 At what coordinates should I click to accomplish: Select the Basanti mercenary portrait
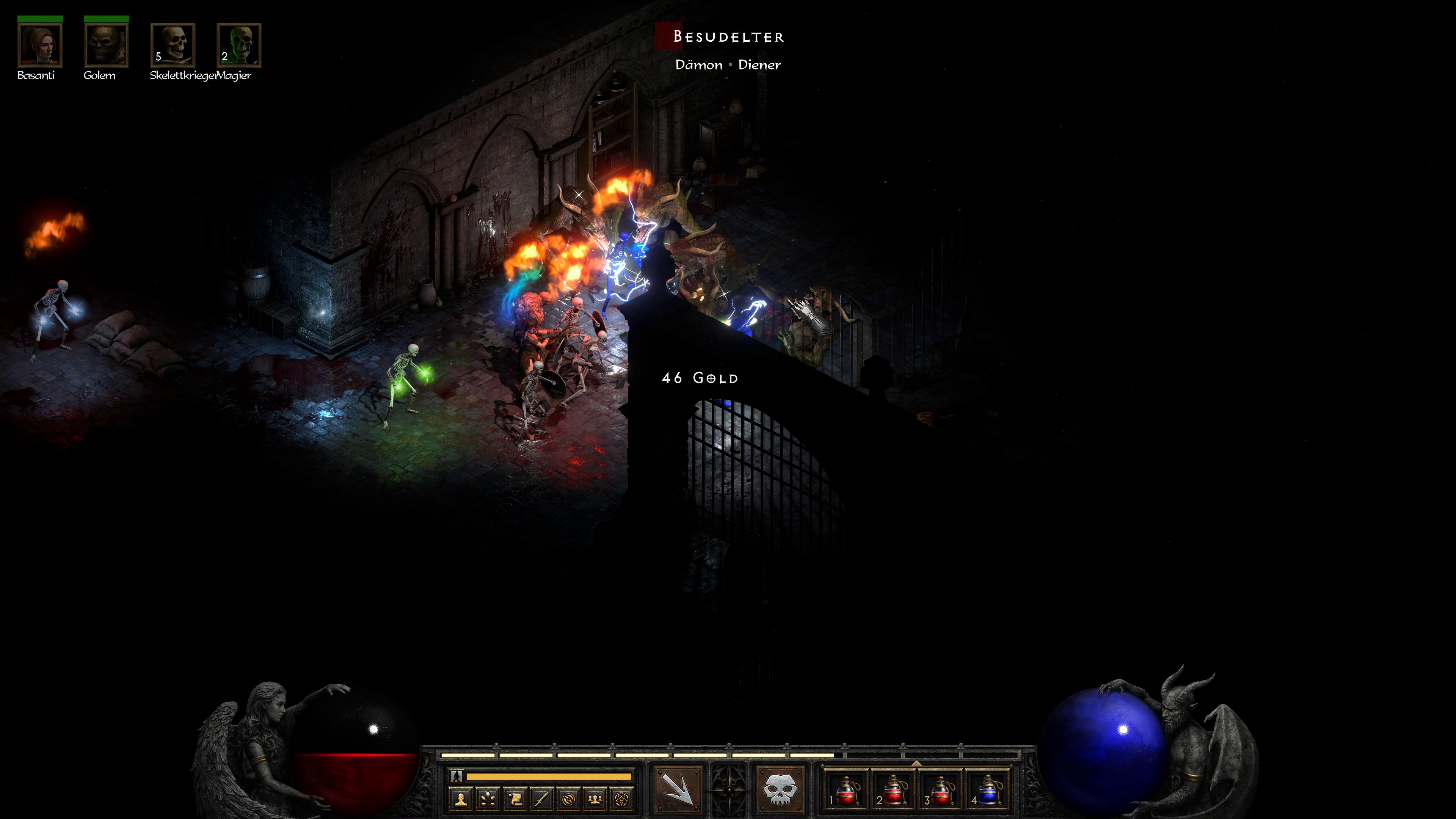(x=40, y=45)
